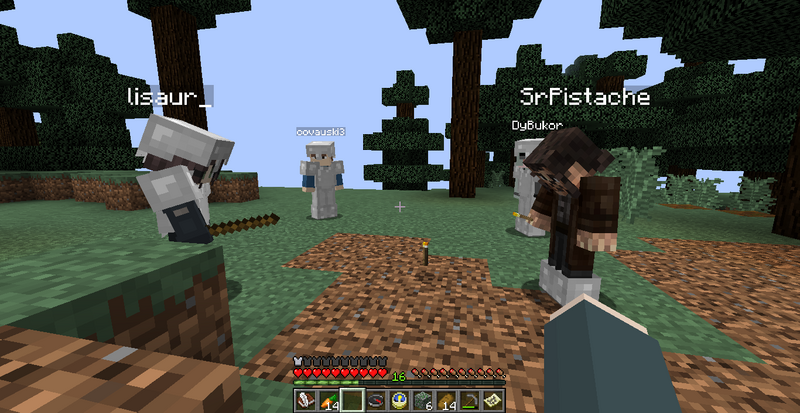Select the map item hotbar slot
800x413 pixels.
491,400
